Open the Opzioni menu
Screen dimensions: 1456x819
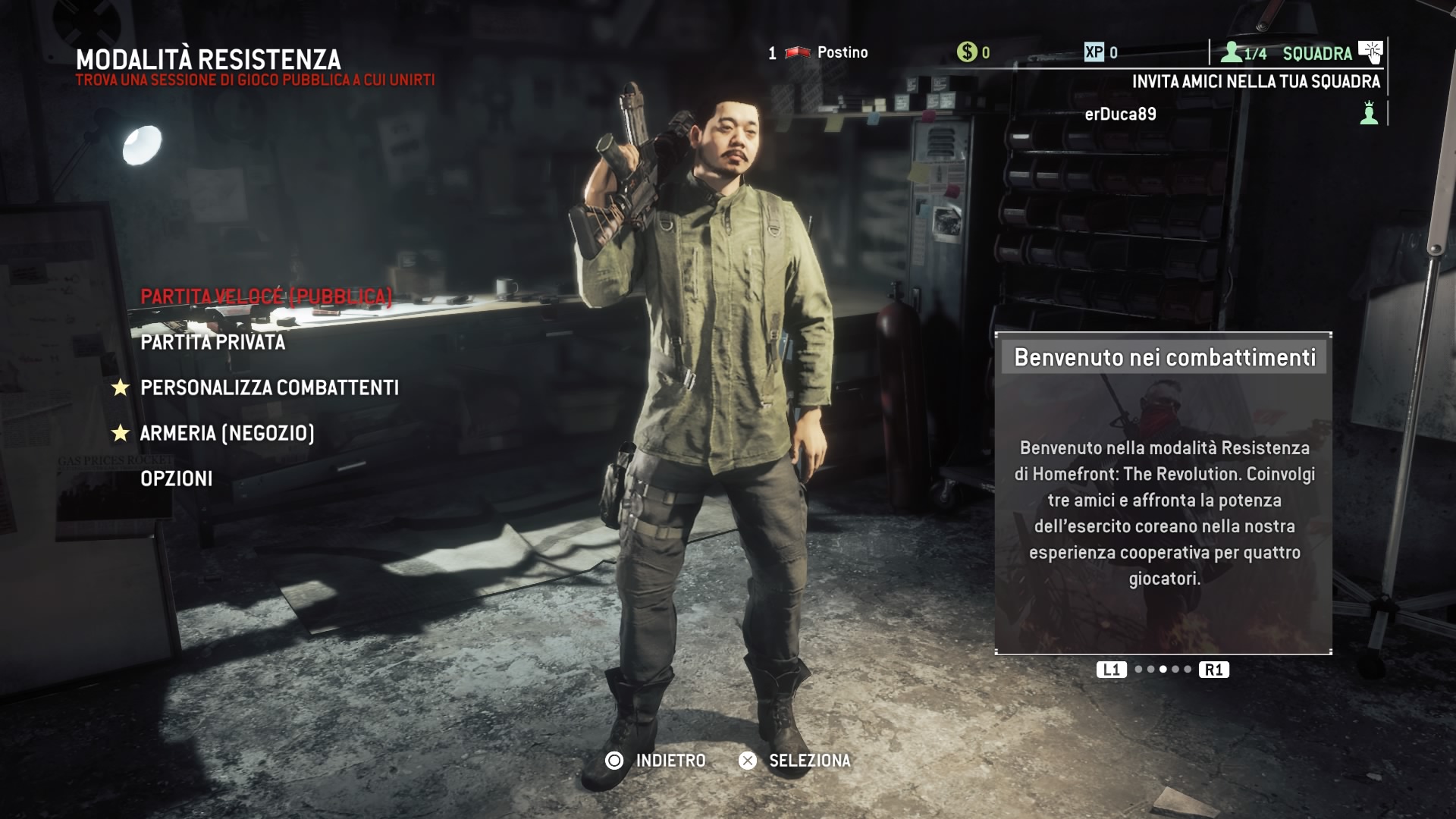(x=177, y=479)
